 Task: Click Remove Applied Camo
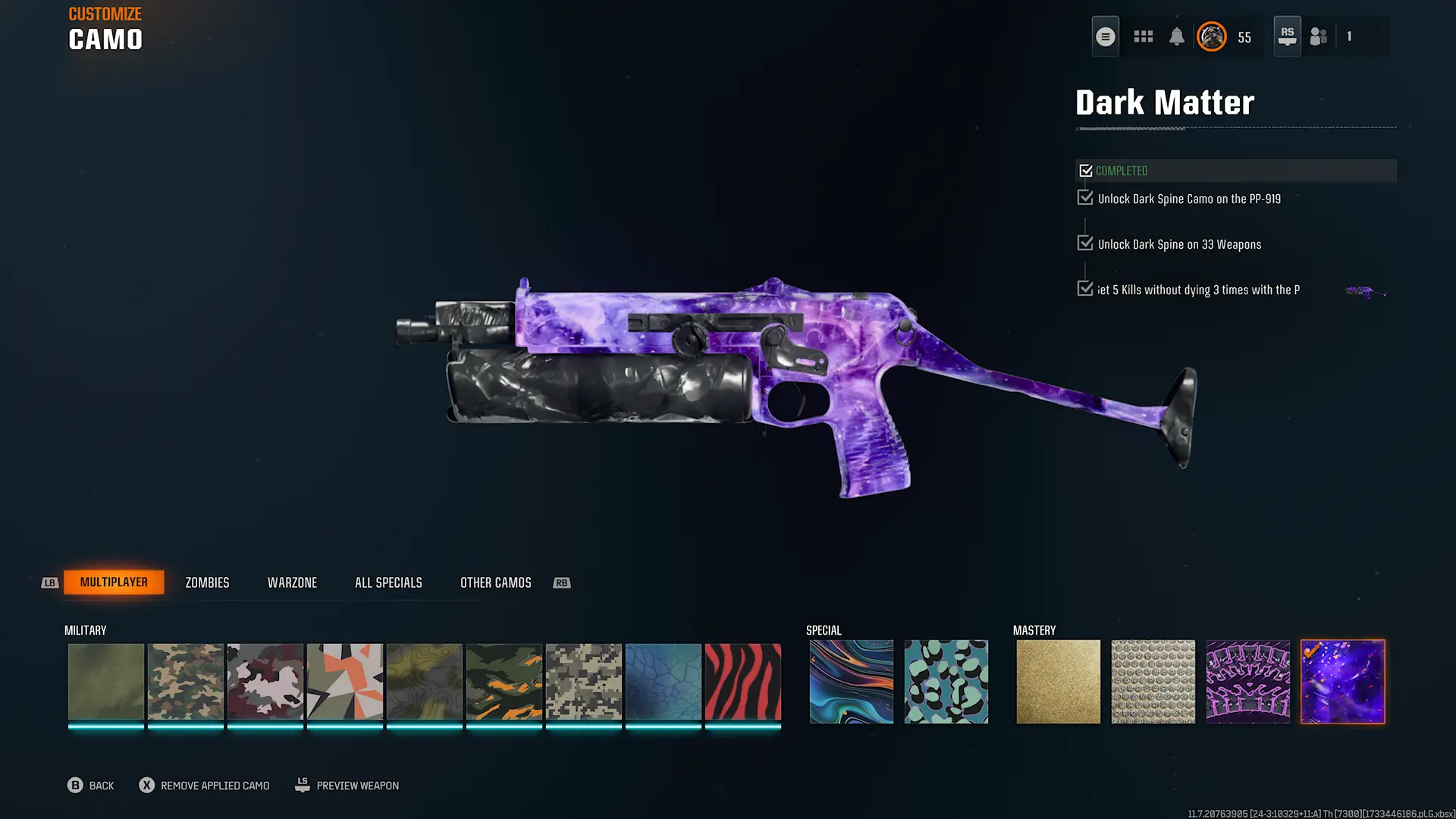203,785
